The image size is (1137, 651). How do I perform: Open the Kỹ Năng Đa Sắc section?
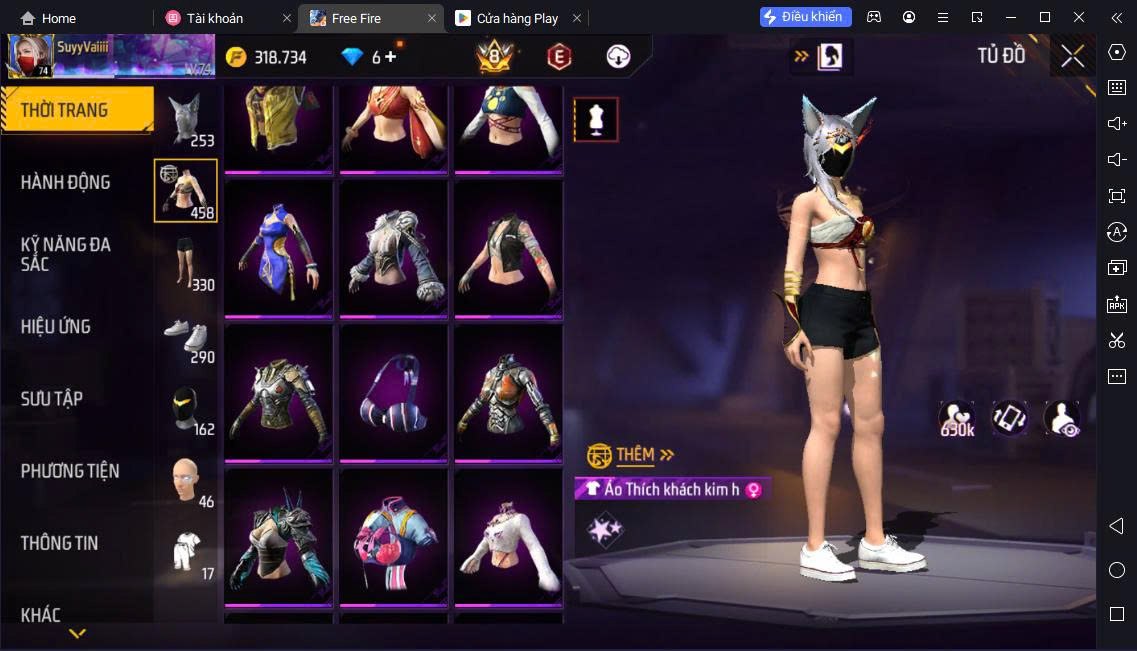[66, 254]
